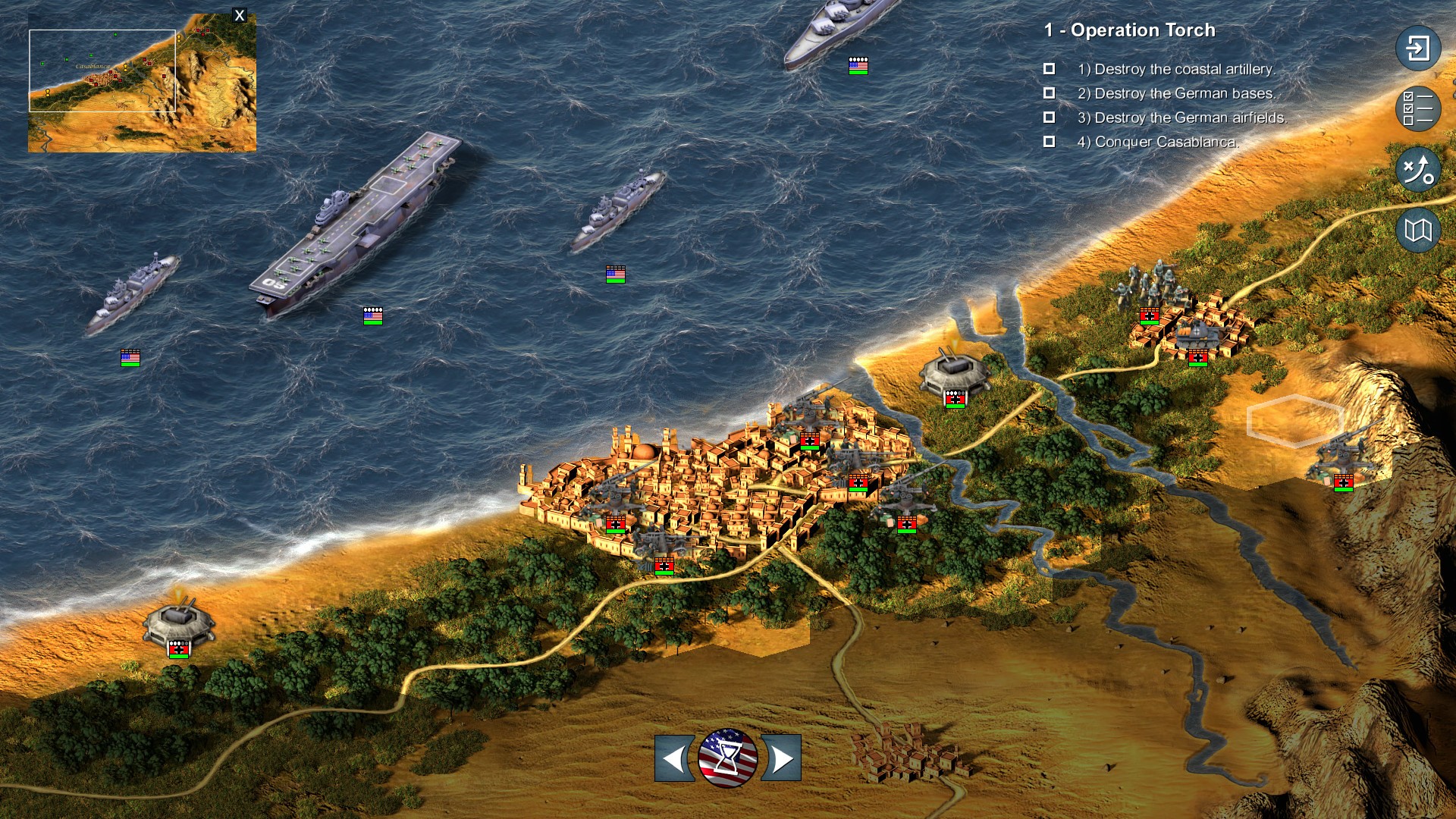Open the mission exit icon
The height and width of the screenshot is (819, 1456).
pyautogui.click(x=1417, y=48)
